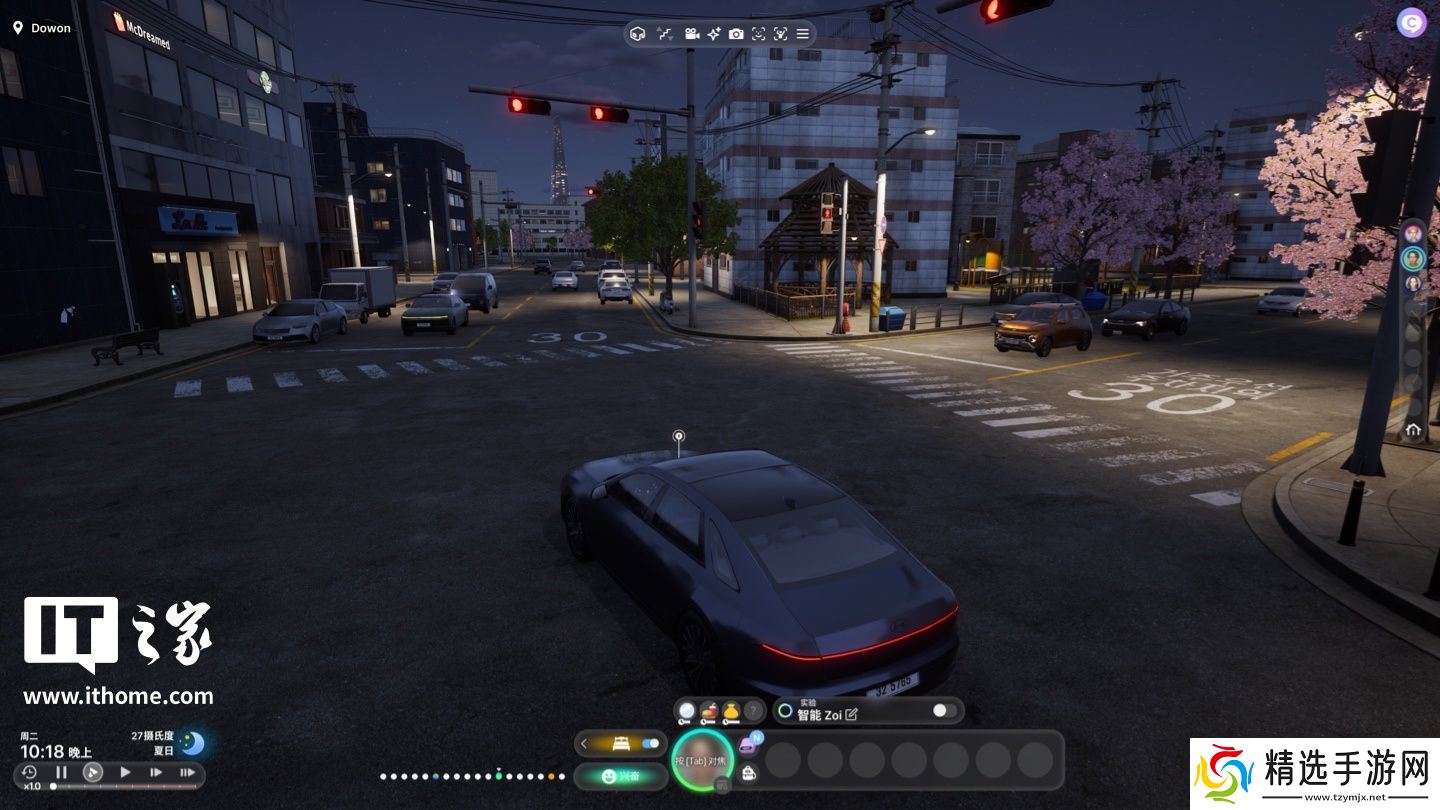1440x810 pixels.
Task: Open the backpack inventory icon
Action: click(x=748, y=772)
